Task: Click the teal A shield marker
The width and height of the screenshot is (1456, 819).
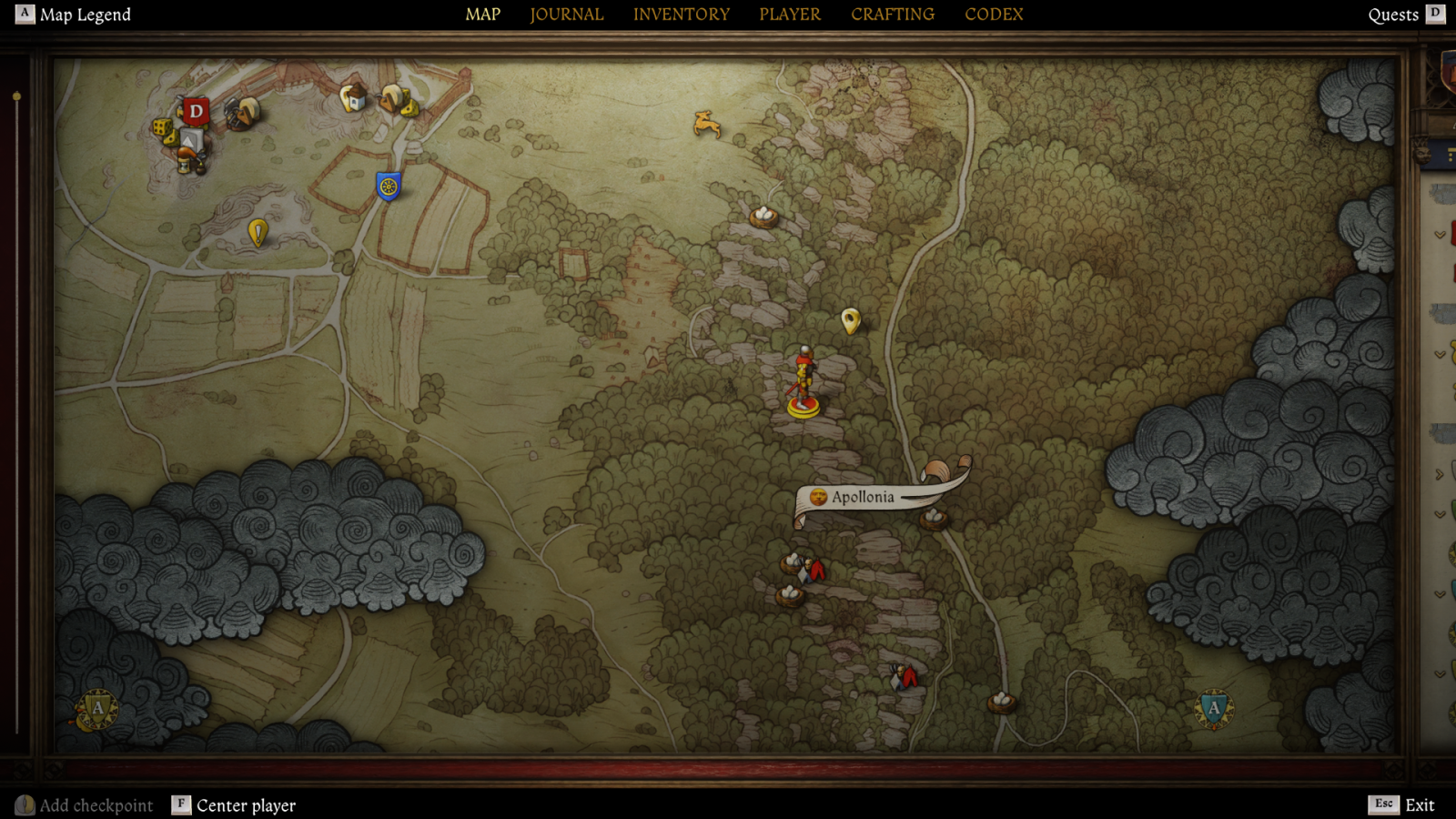Action: coord(1213,709)
